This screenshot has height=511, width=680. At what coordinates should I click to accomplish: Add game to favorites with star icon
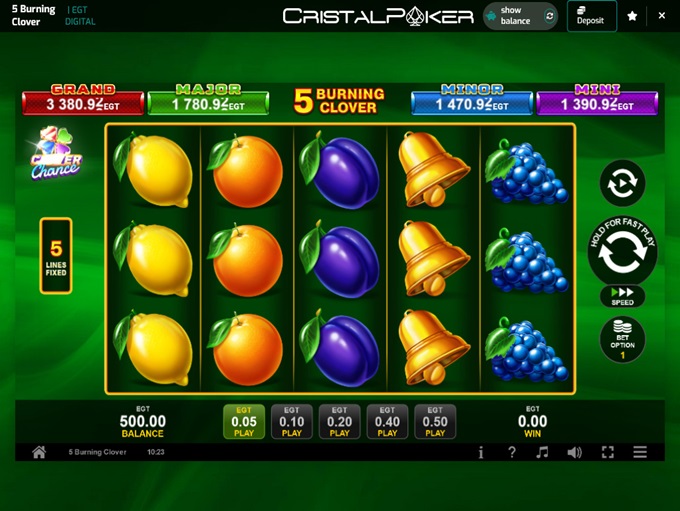pyautogui.click(x=632, y=16)
